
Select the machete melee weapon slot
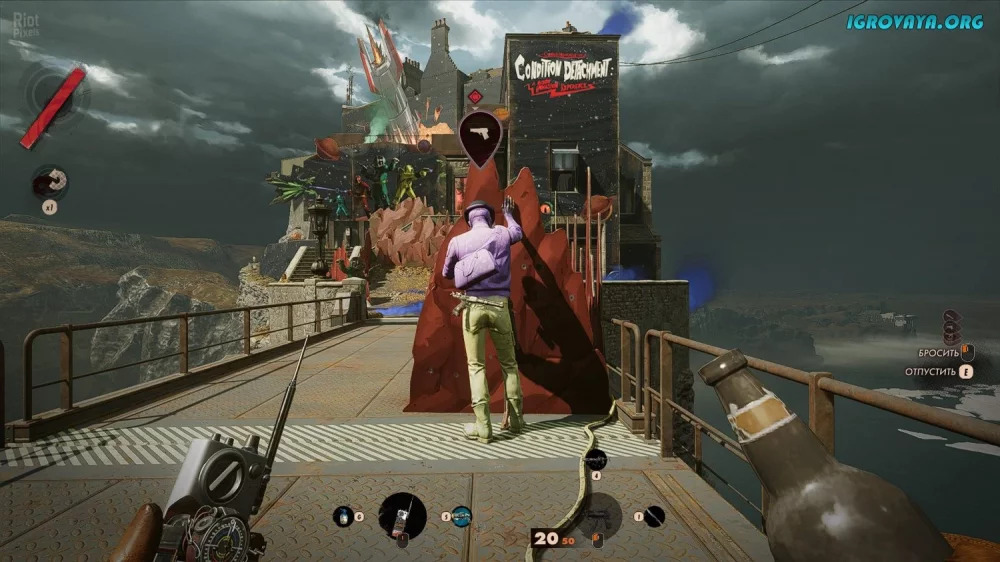pyautogui.click(x=653, y=516)
